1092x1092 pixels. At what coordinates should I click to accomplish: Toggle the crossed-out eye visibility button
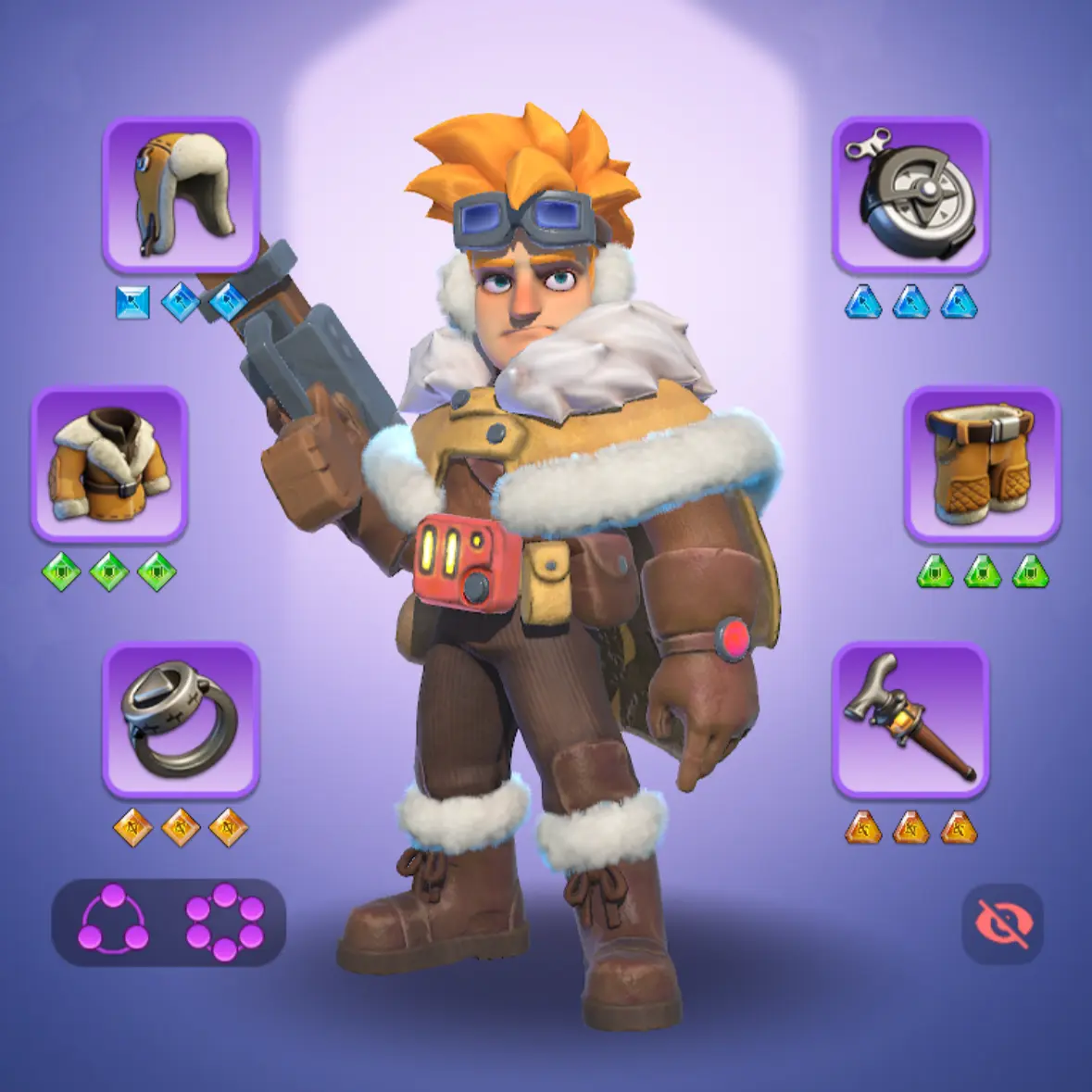pos(1002,923)
